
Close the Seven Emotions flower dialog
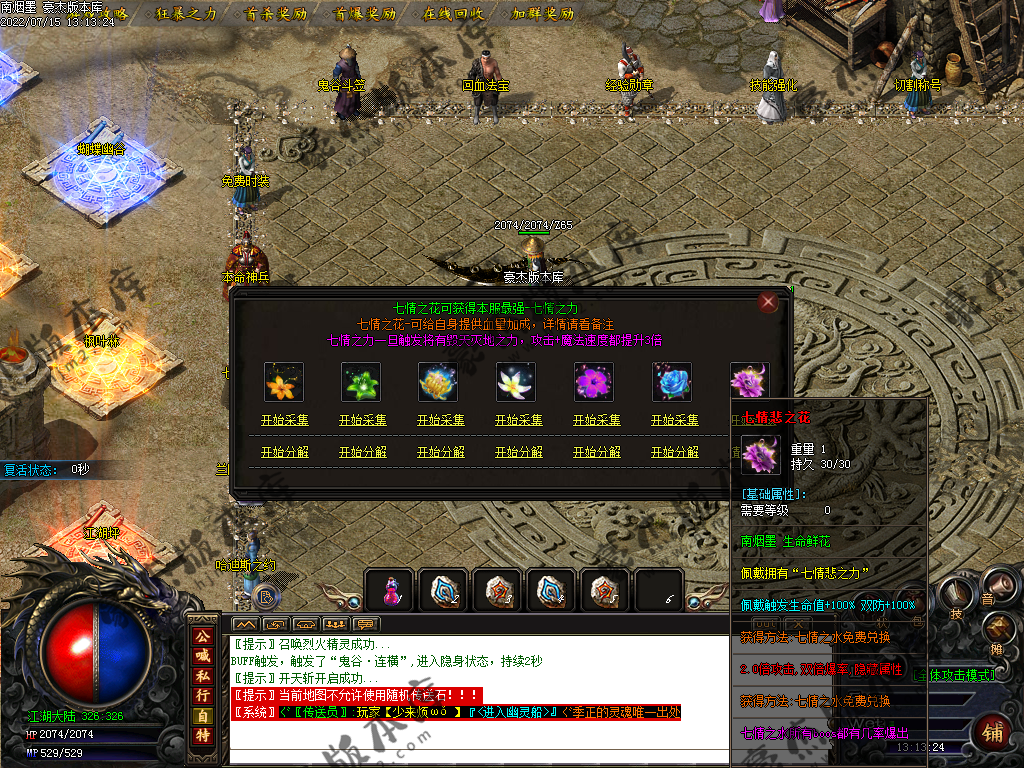(x=768, y=302)
